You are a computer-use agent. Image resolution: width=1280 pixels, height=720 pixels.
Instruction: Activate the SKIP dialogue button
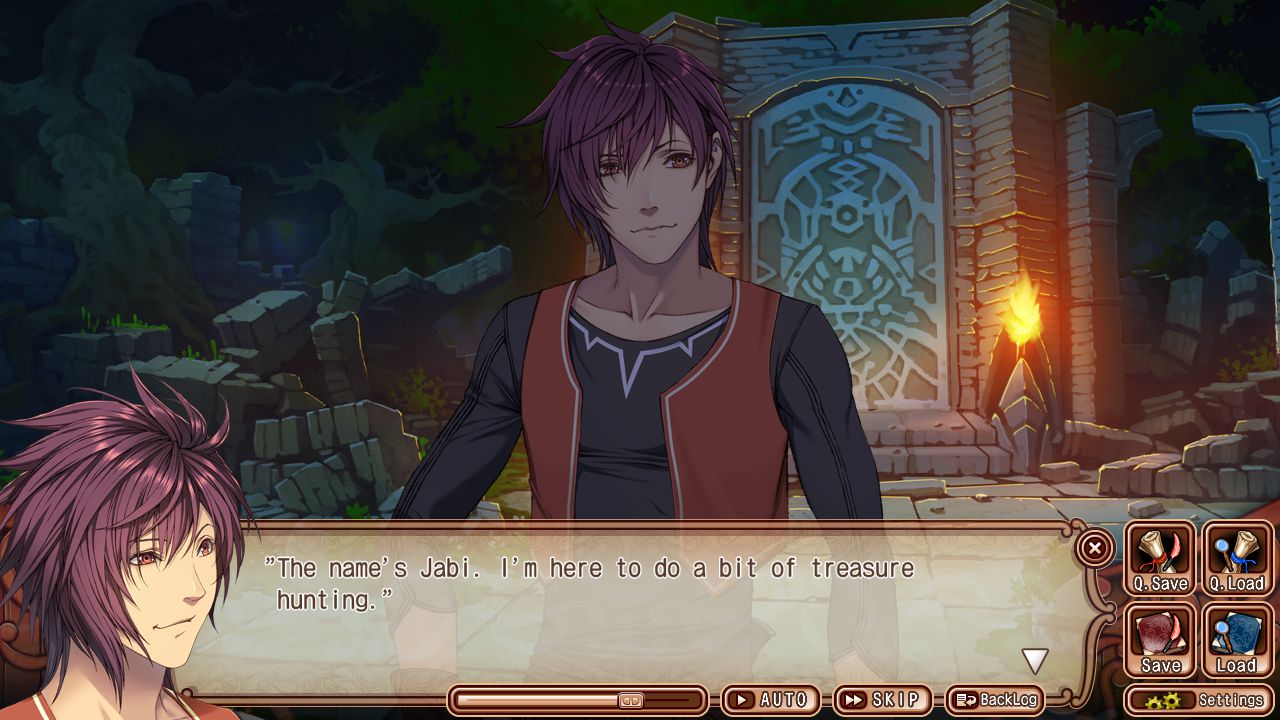pyautogui.click(x=882, y=700)
